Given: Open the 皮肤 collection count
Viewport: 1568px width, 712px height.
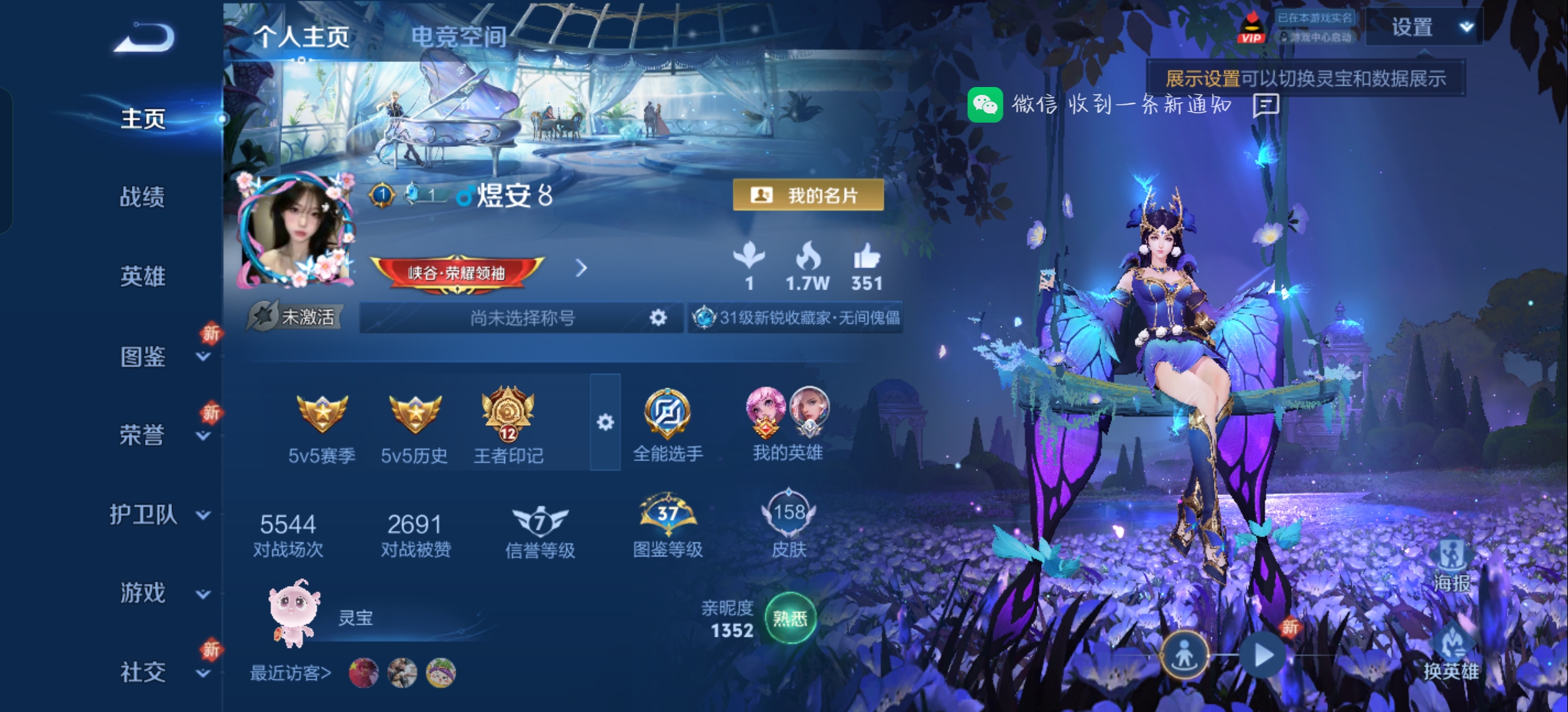Looking at the screenshot, I should [x=789, y=523].
